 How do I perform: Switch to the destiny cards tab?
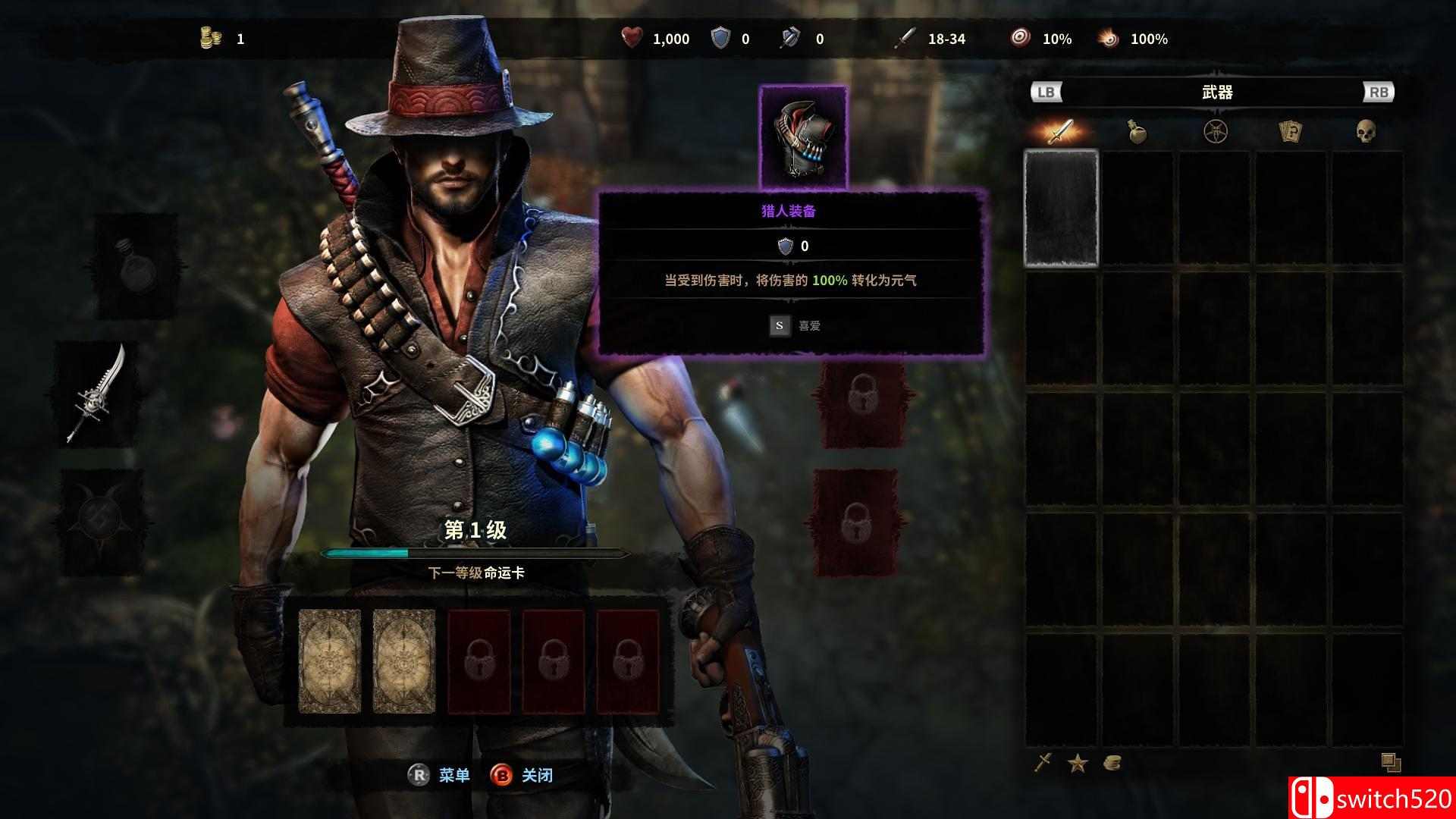tap(1290, 132)
